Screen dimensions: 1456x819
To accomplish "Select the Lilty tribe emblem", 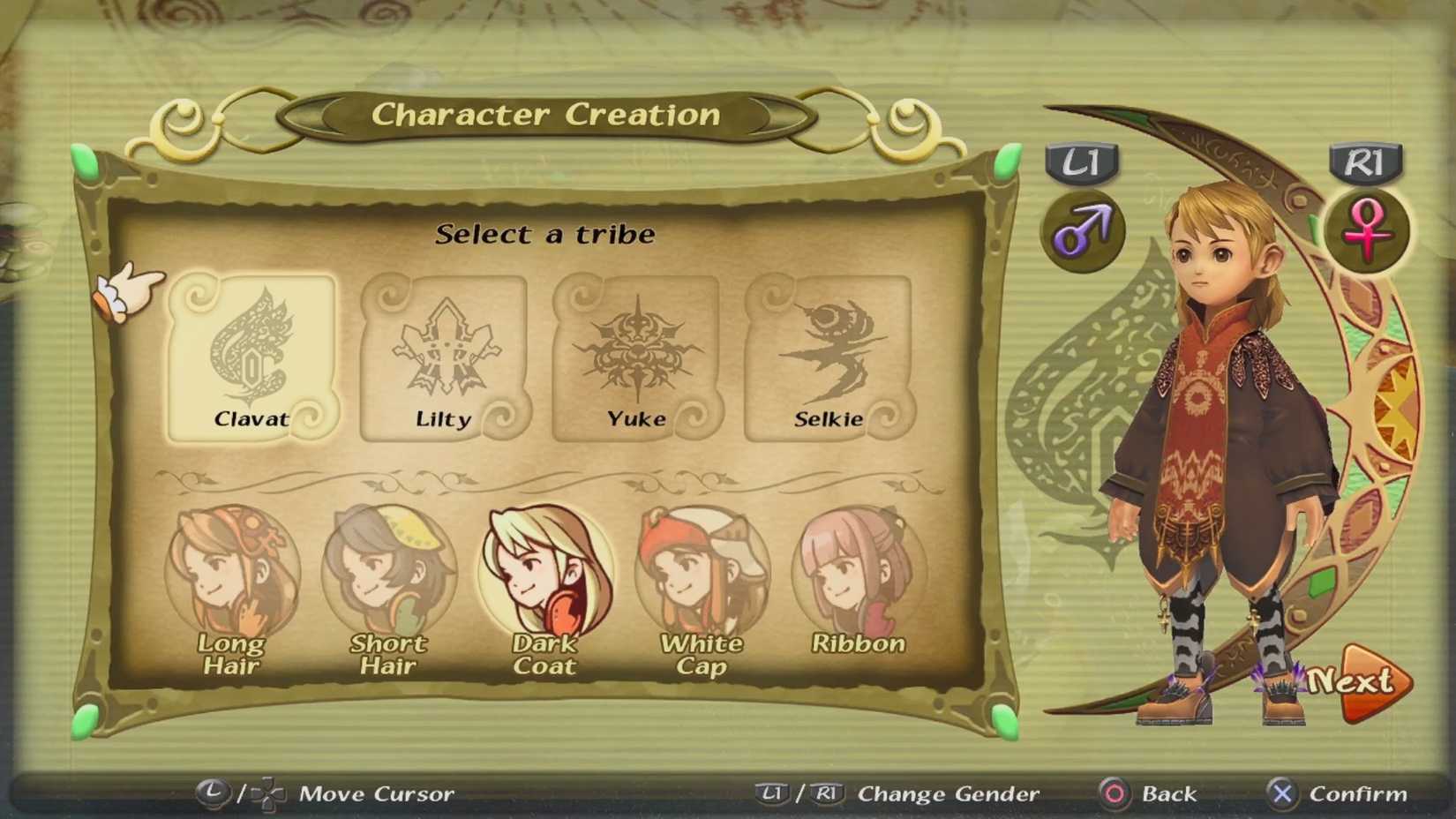I will pos(444,353).
